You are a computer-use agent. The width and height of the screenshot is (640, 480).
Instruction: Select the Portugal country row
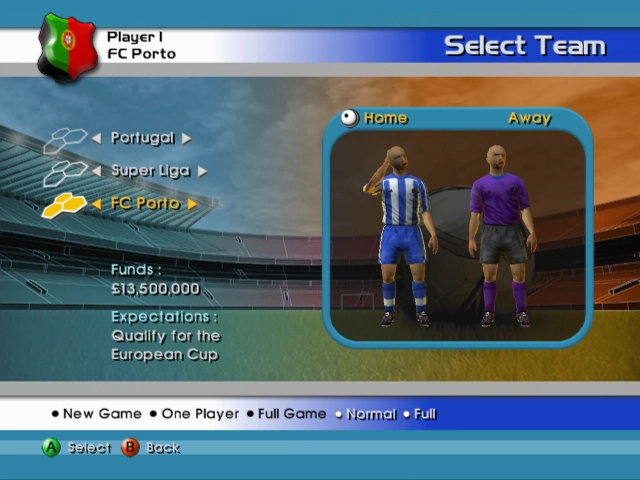[142, 138]
